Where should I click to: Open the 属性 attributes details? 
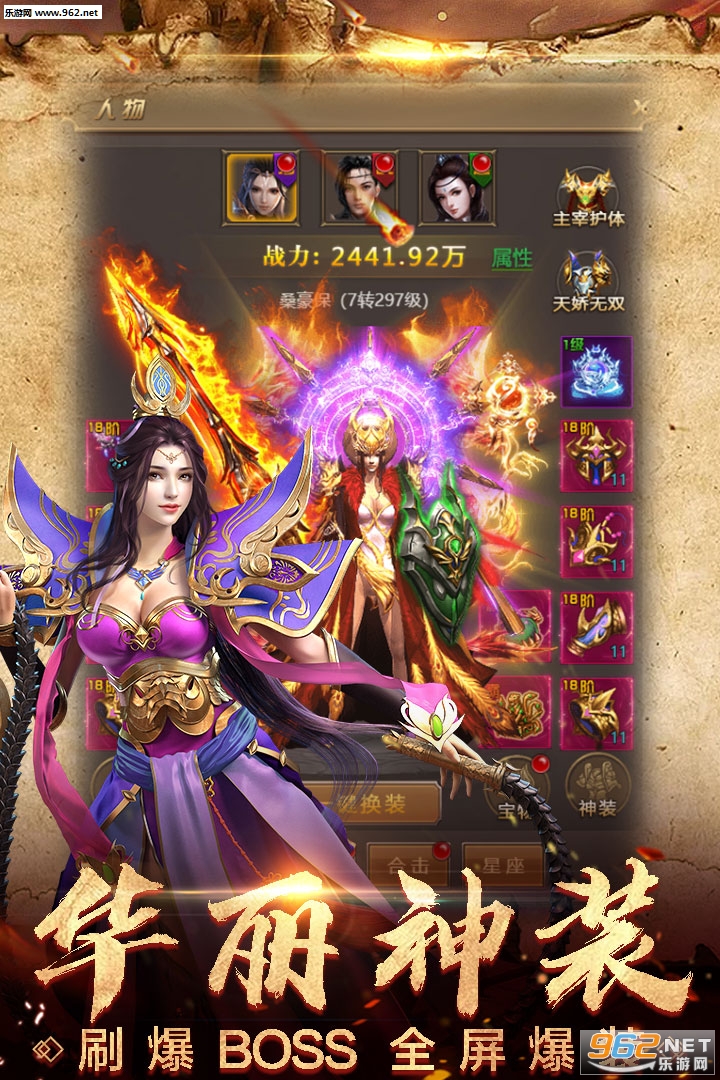click(512, 257)
